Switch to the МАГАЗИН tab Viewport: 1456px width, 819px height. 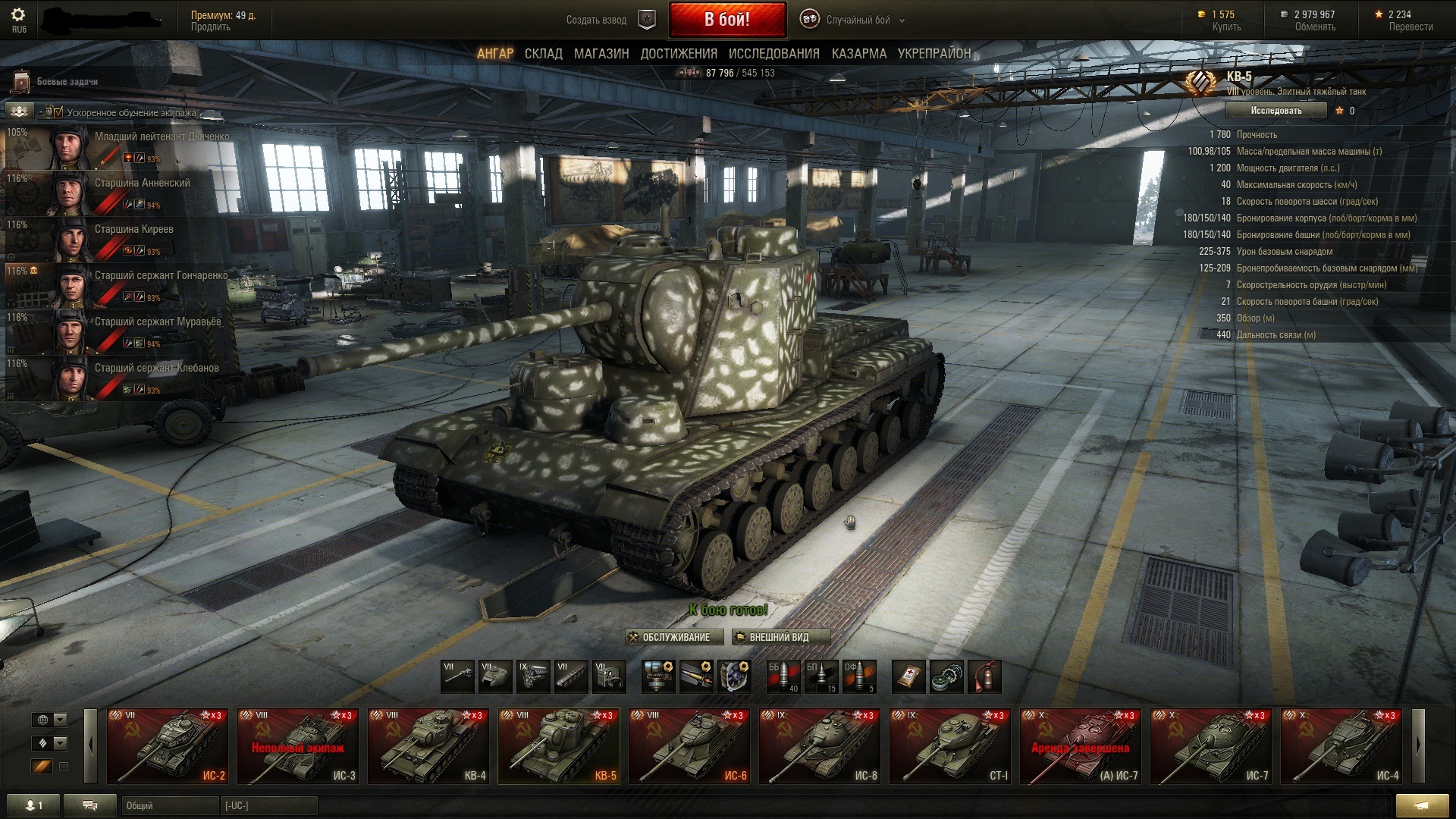601,54
